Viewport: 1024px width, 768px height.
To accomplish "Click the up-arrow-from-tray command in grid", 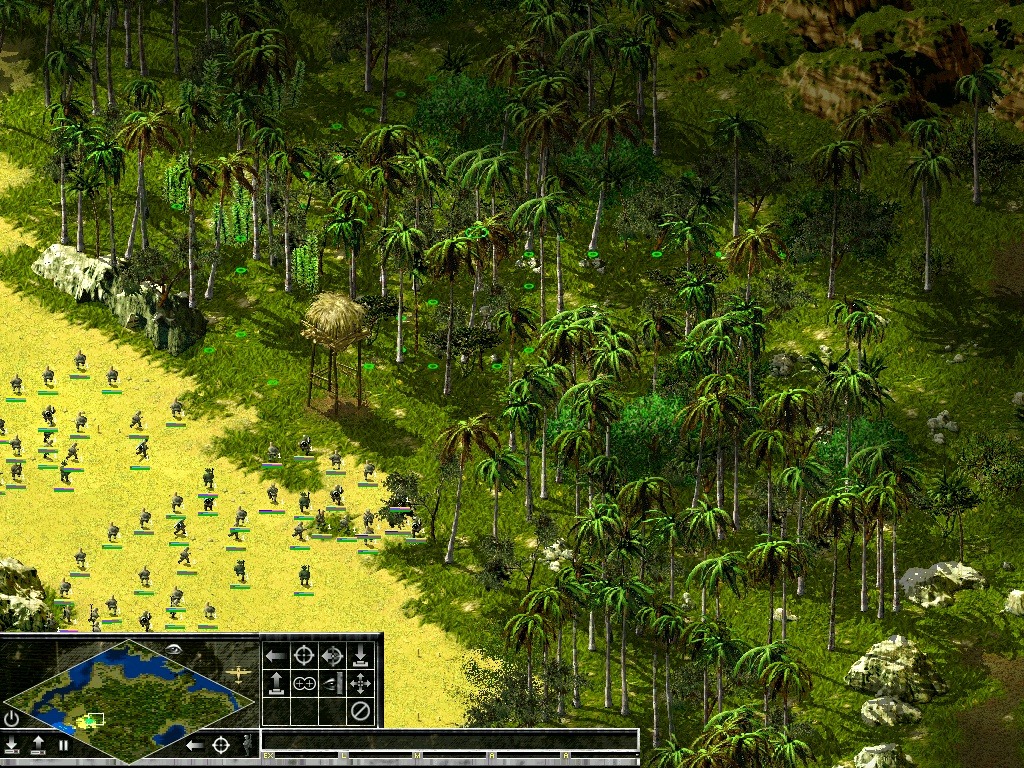I will pyautogui.click(x=275, y=684).
